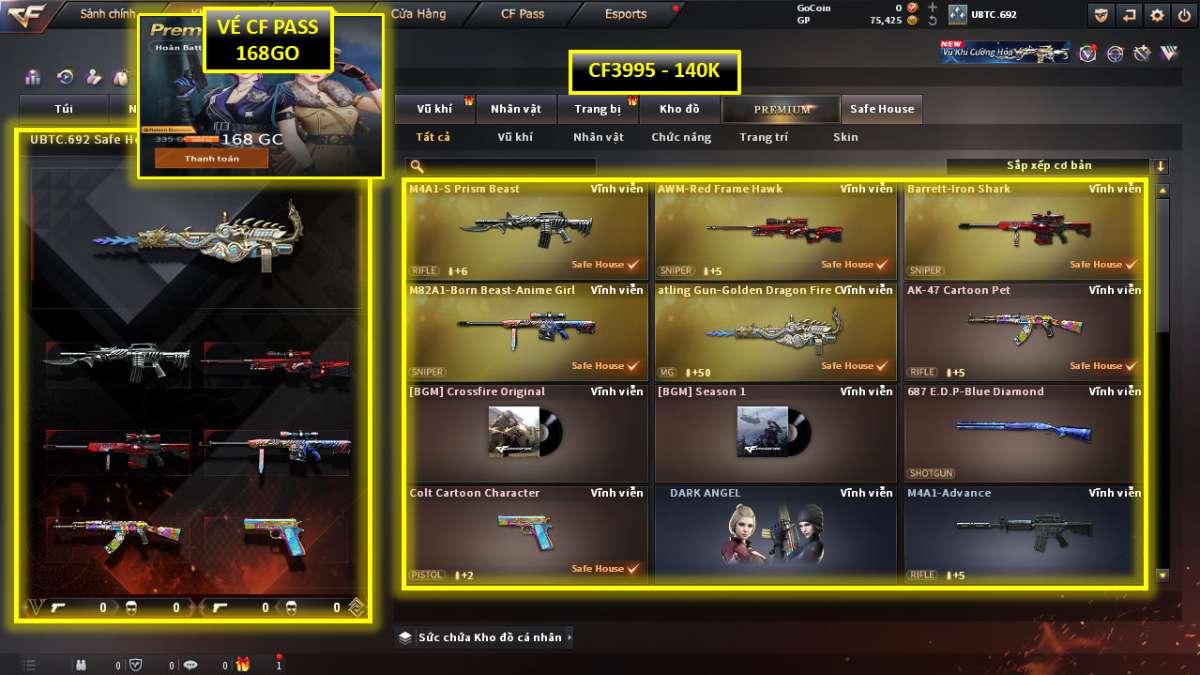This screenshot has height=675, width=1200.
Task: Select the DARK ANGEL character item
Action: tap(775, 534)
